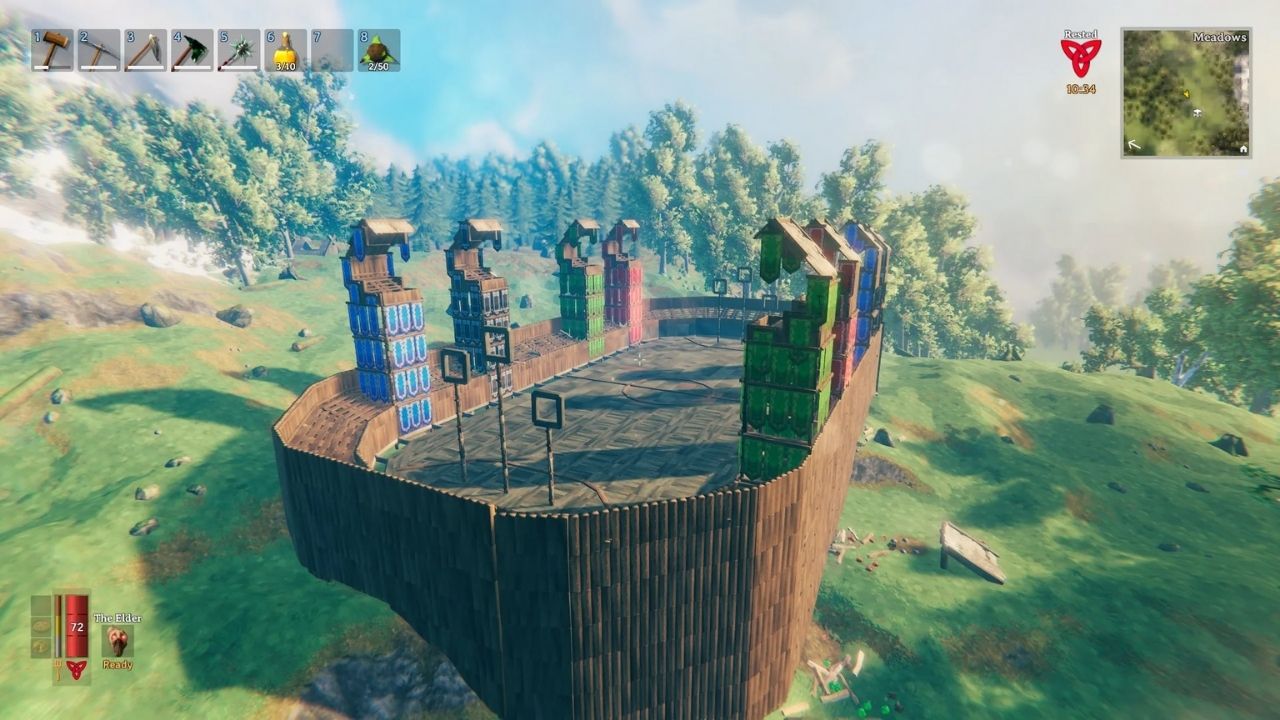
Task: Click the wind direction arrow on the minimap
Action: point(1134,144)
